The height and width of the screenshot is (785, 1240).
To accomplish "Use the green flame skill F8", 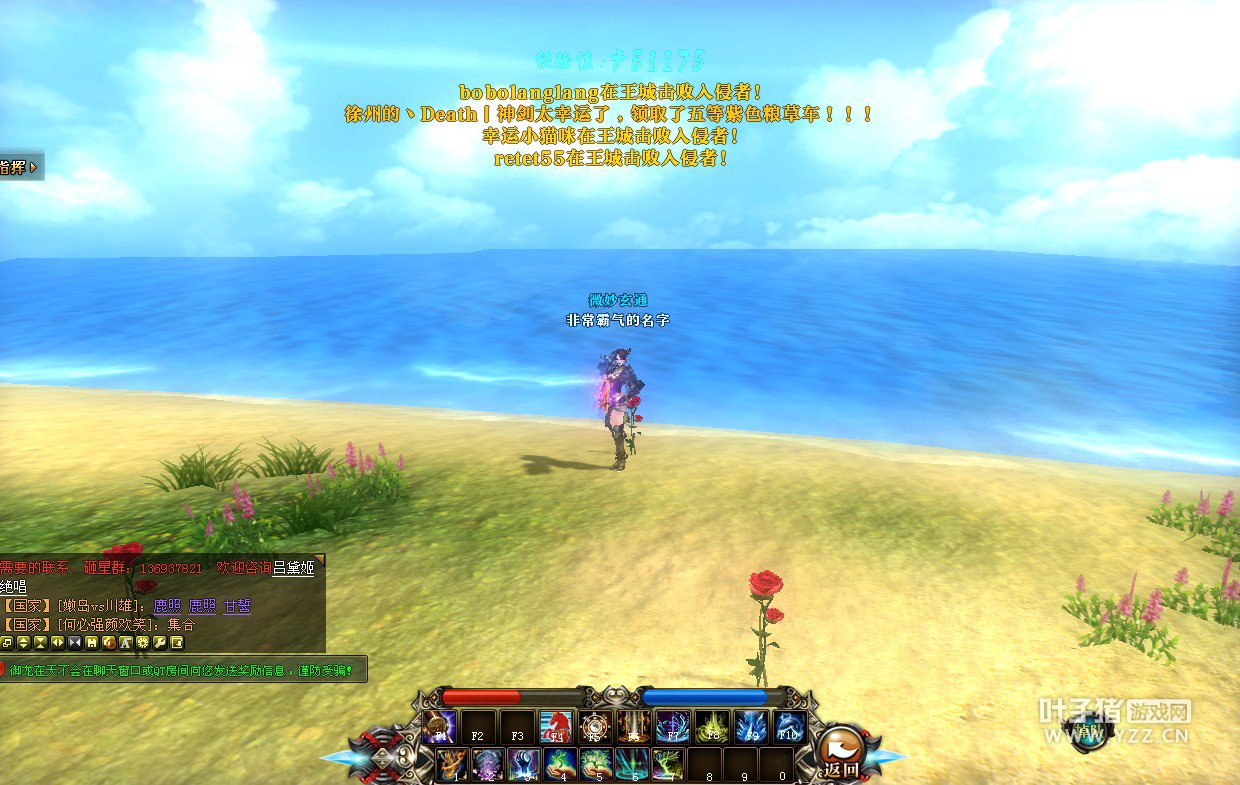I will pos(712,727).
